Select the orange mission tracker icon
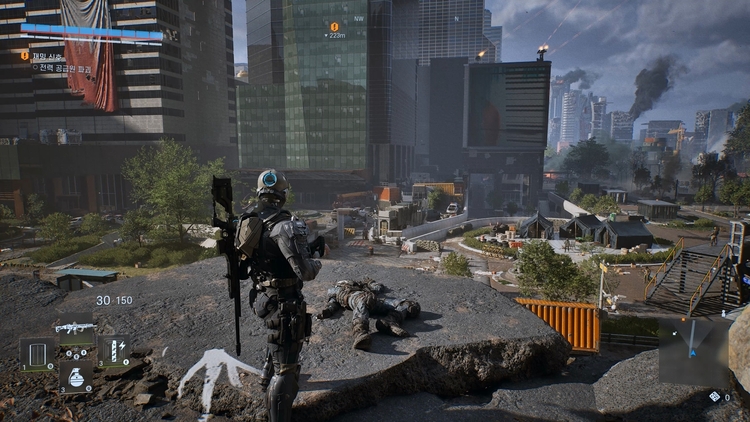The height and width of the screenshot is (422, 750). click(25, 56)
